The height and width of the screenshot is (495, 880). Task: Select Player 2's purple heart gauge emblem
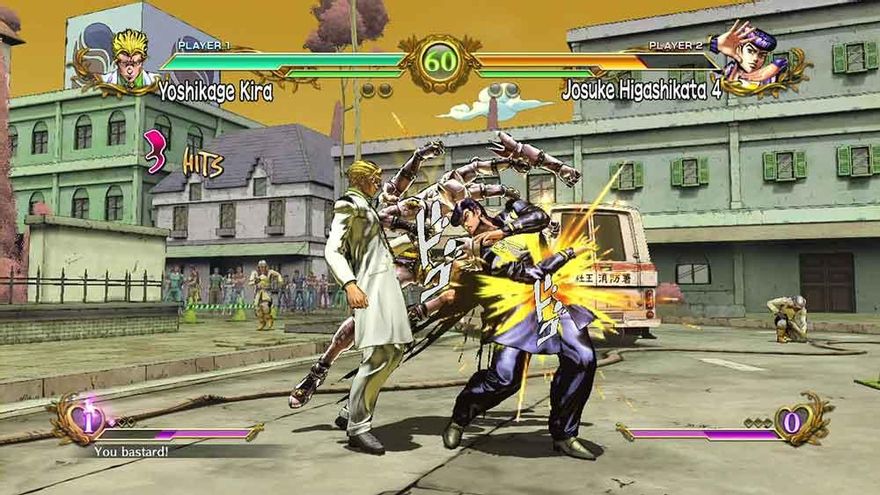coord(791,421)
